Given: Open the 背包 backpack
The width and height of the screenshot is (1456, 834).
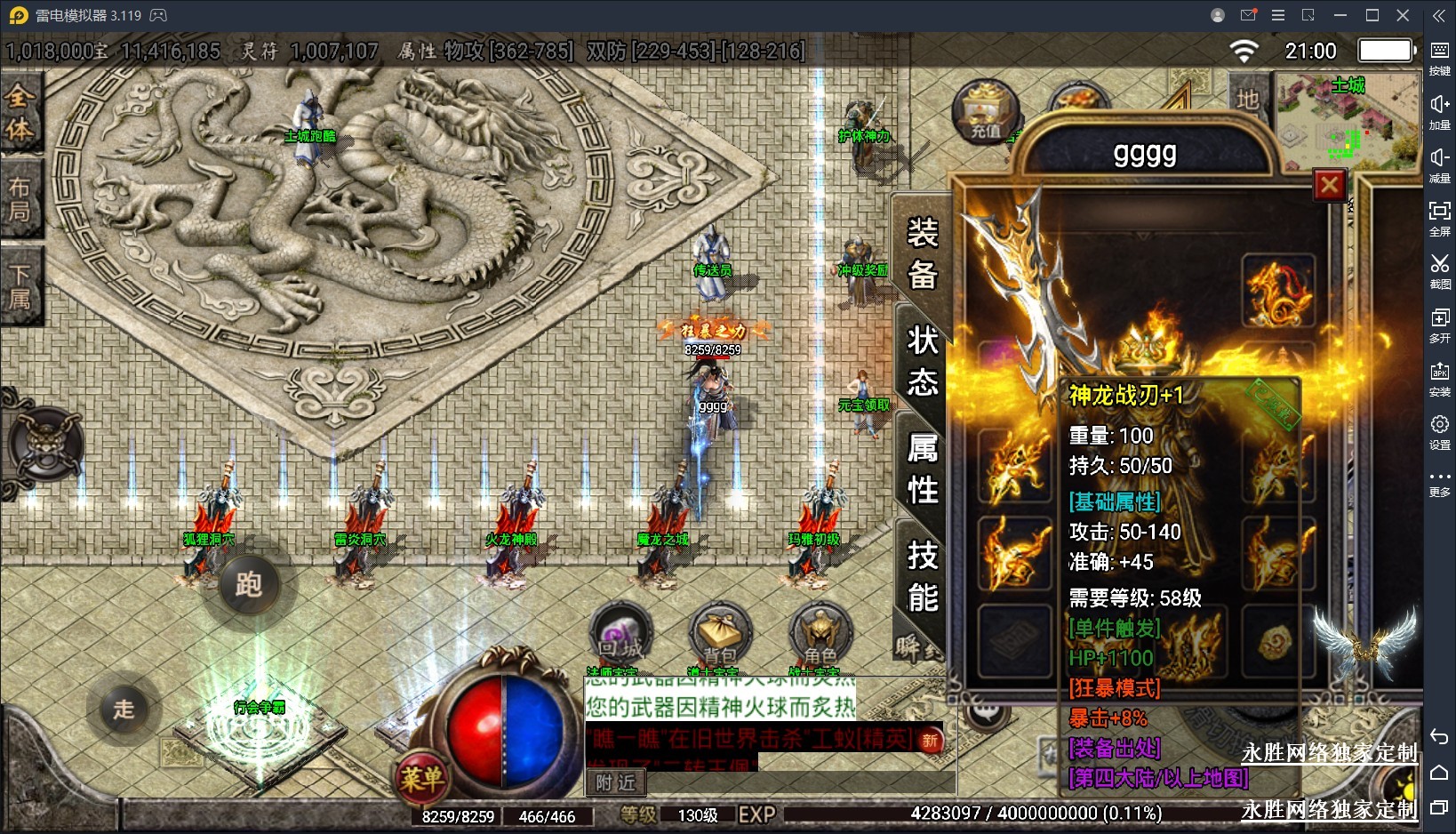Looking at the screenshot, I should (x=720, y=635).
